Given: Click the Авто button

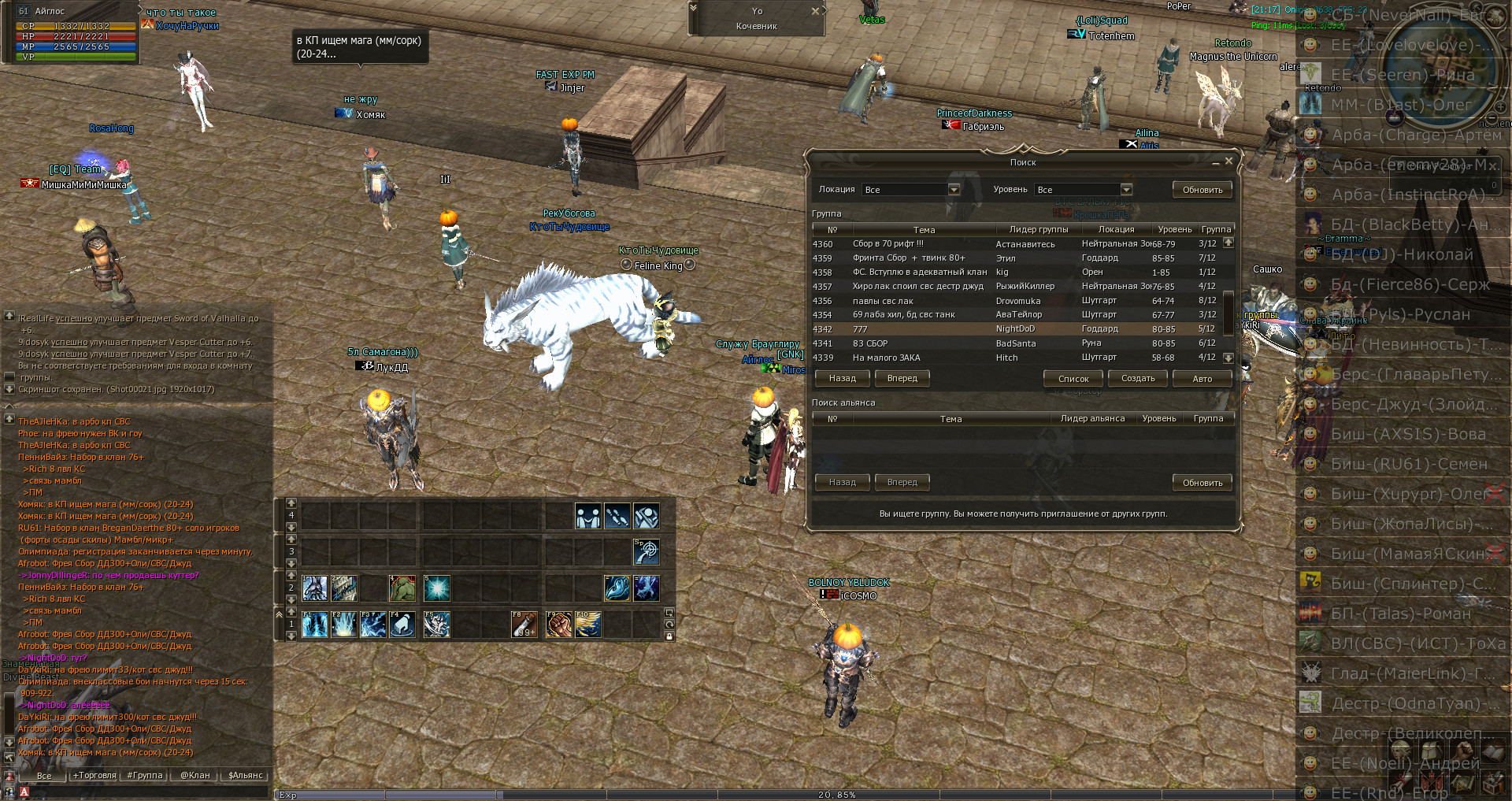Looking at the screenshot, I should tap(1202, 379).
